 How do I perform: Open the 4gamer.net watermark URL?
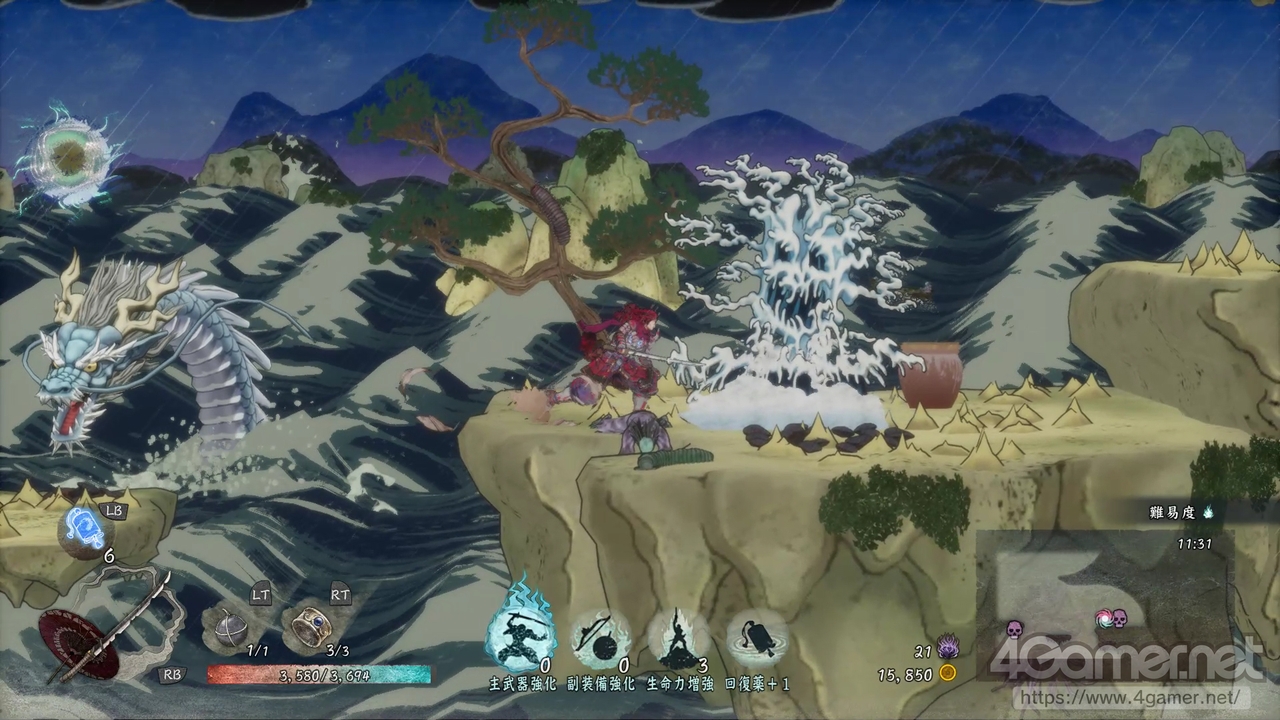tap(1131, 696)
